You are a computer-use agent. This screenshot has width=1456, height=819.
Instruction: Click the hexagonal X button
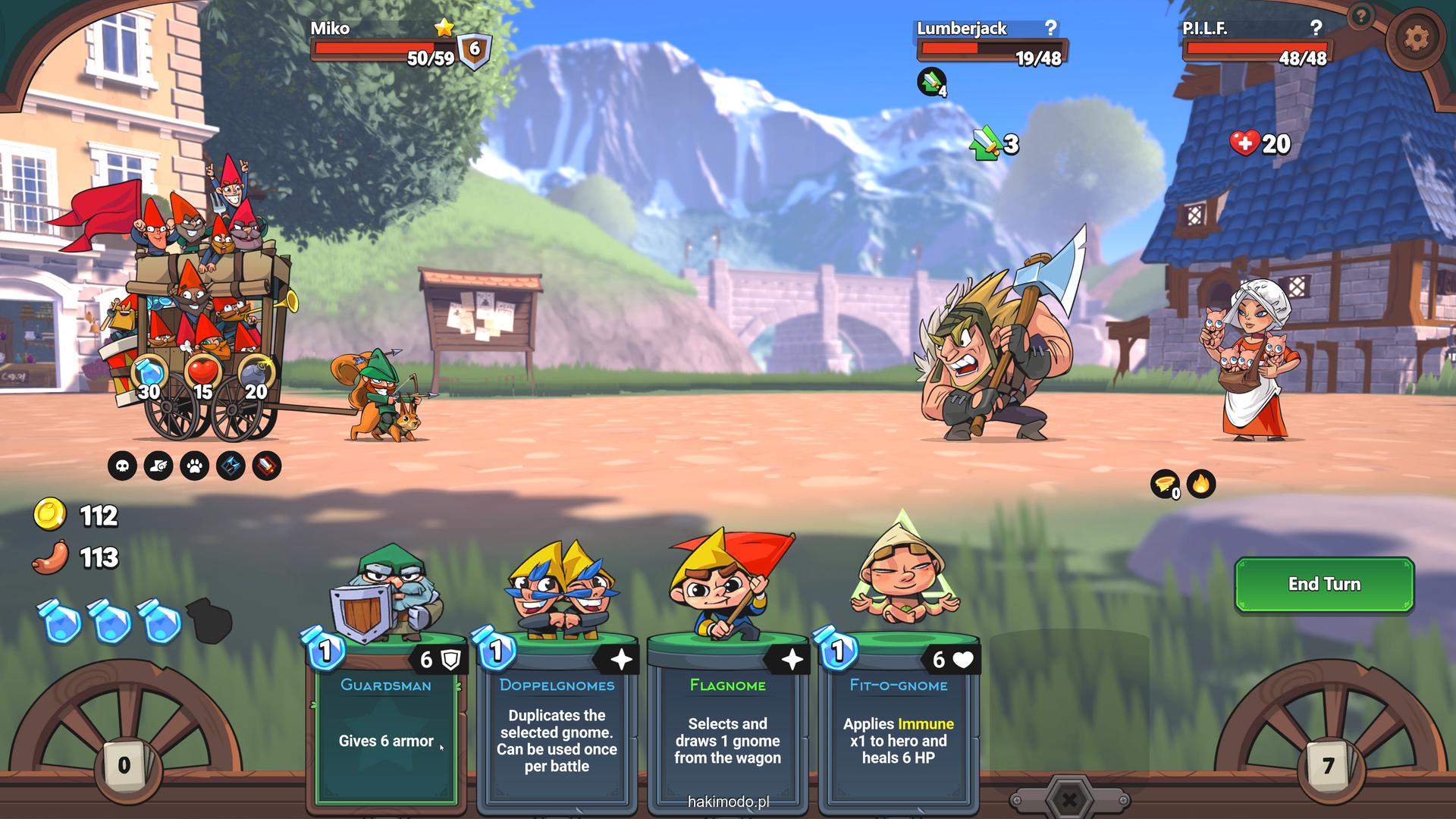point(1068,799)
